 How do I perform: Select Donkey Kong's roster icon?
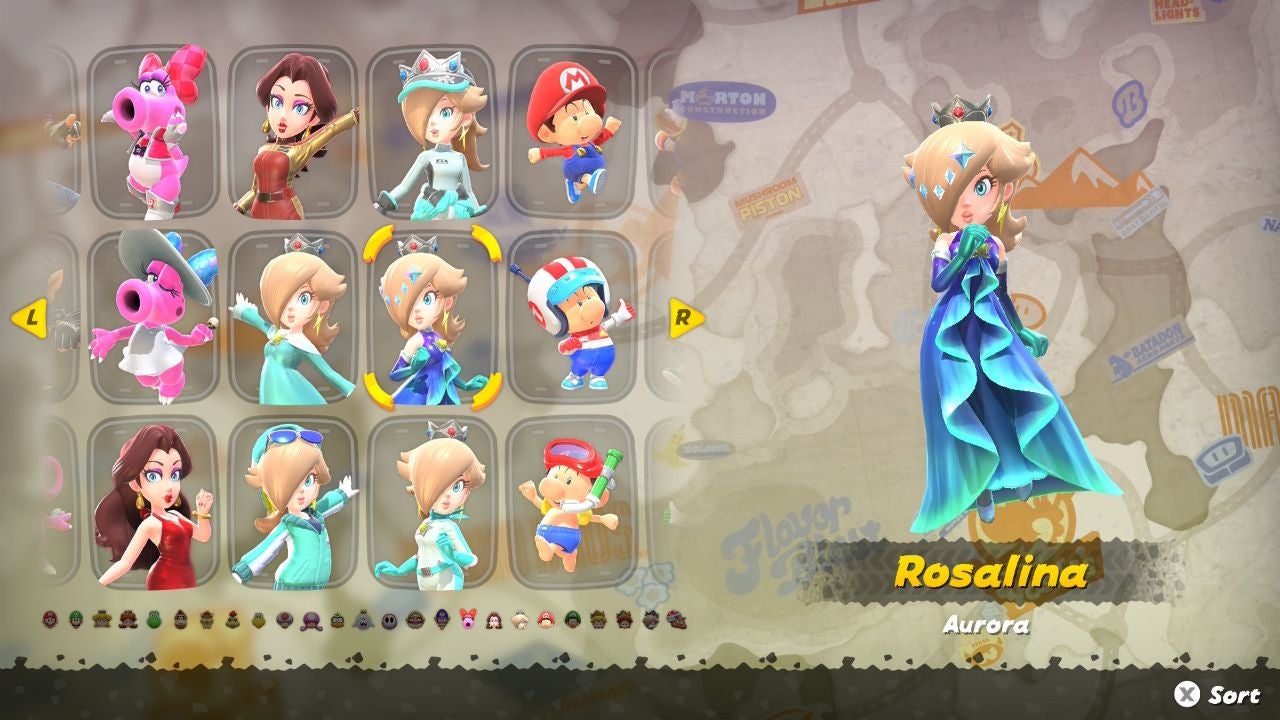[180, 622]
